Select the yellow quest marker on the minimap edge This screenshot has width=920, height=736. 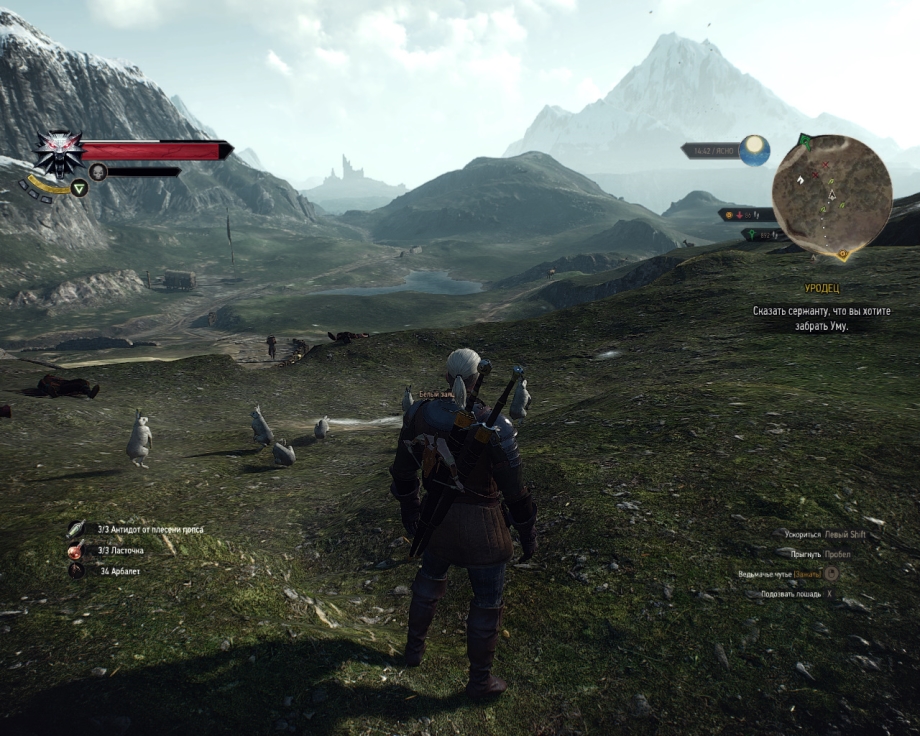tap(842, 255)
